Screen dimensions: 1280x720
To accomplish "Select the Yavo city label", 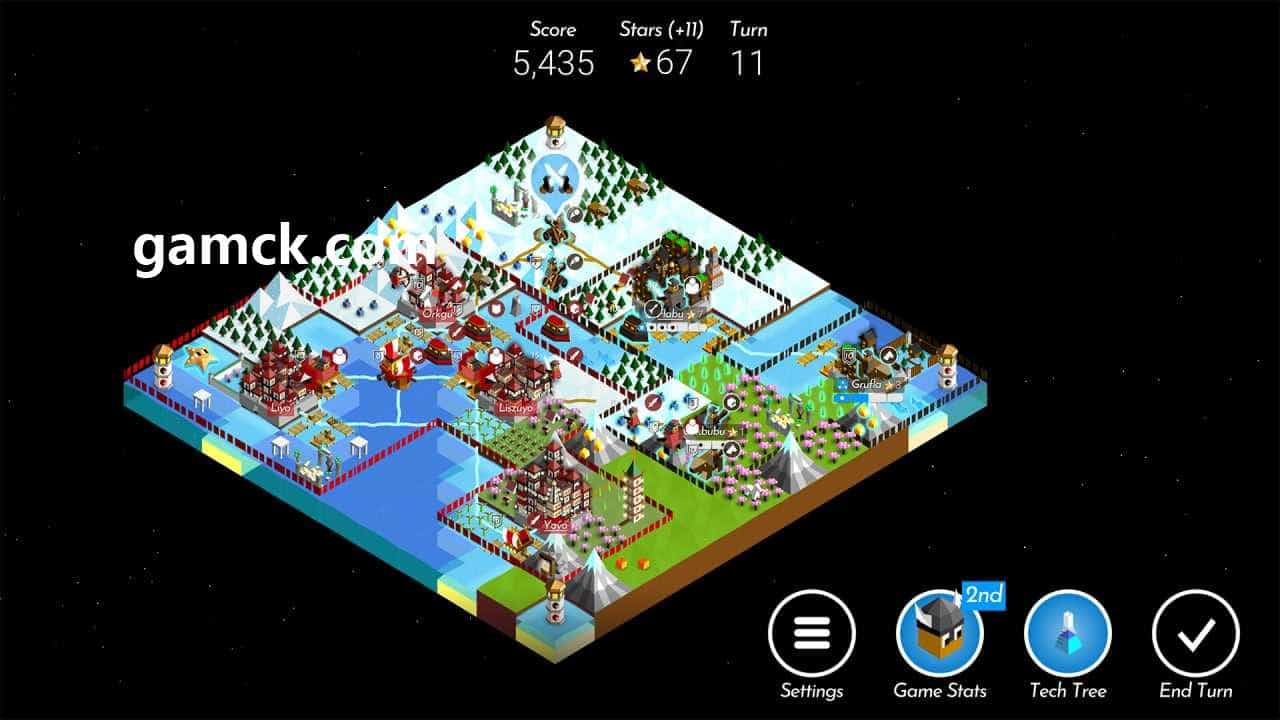I will 555,524.
